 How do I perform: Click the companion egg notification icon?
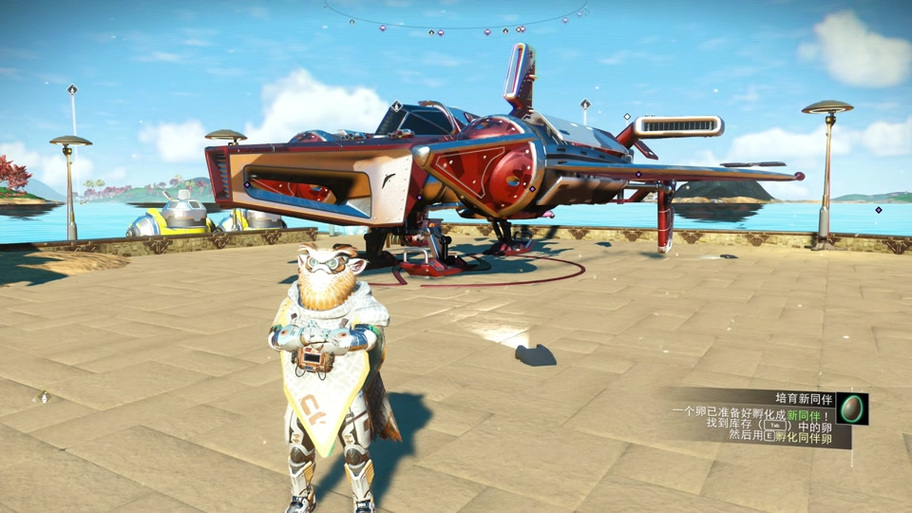(852, 408)
